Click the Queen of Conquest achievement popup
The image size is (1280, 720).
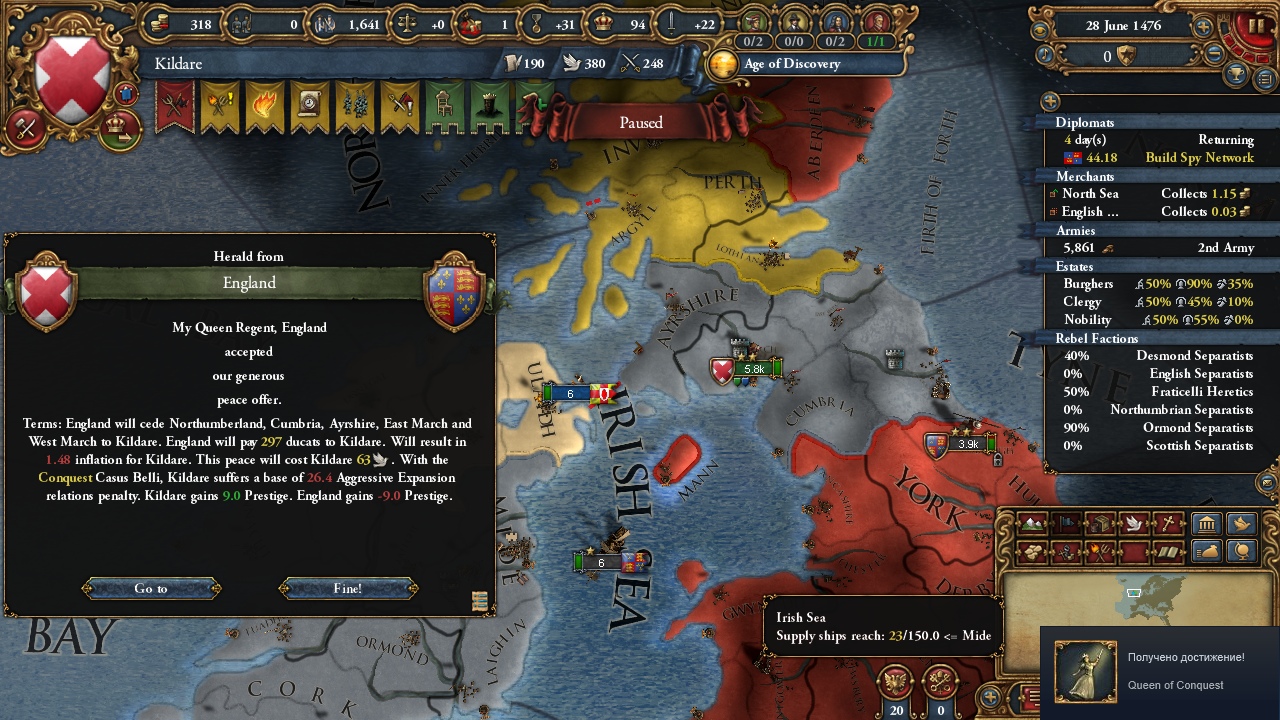[x=1160, y=672]
